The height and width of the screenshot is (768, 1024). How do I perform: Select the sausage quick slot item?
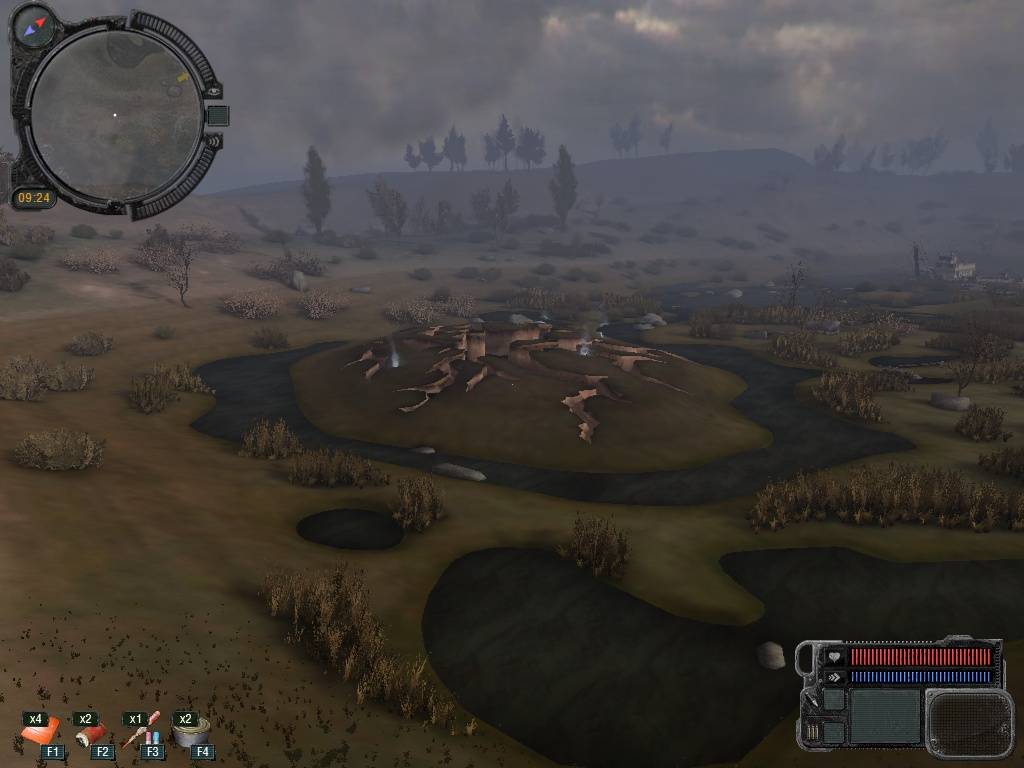point(91,734)
